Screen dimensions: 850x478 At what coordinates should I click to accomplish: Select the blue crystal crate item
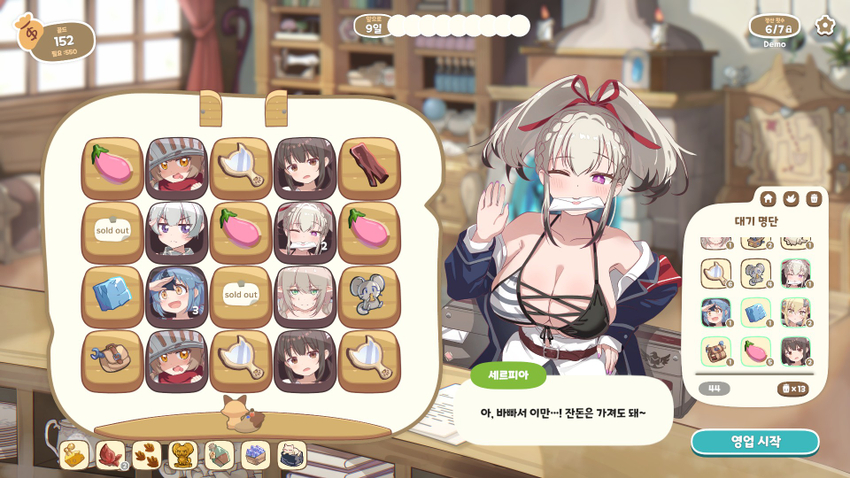pos(255,455)
